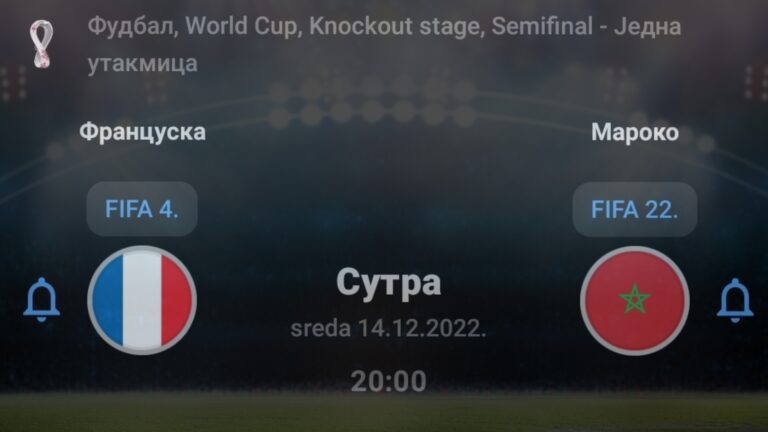Open the Мароко team name
Viewport: 768px width, 432px height.
pyautogui.click(x=635, y=132)
